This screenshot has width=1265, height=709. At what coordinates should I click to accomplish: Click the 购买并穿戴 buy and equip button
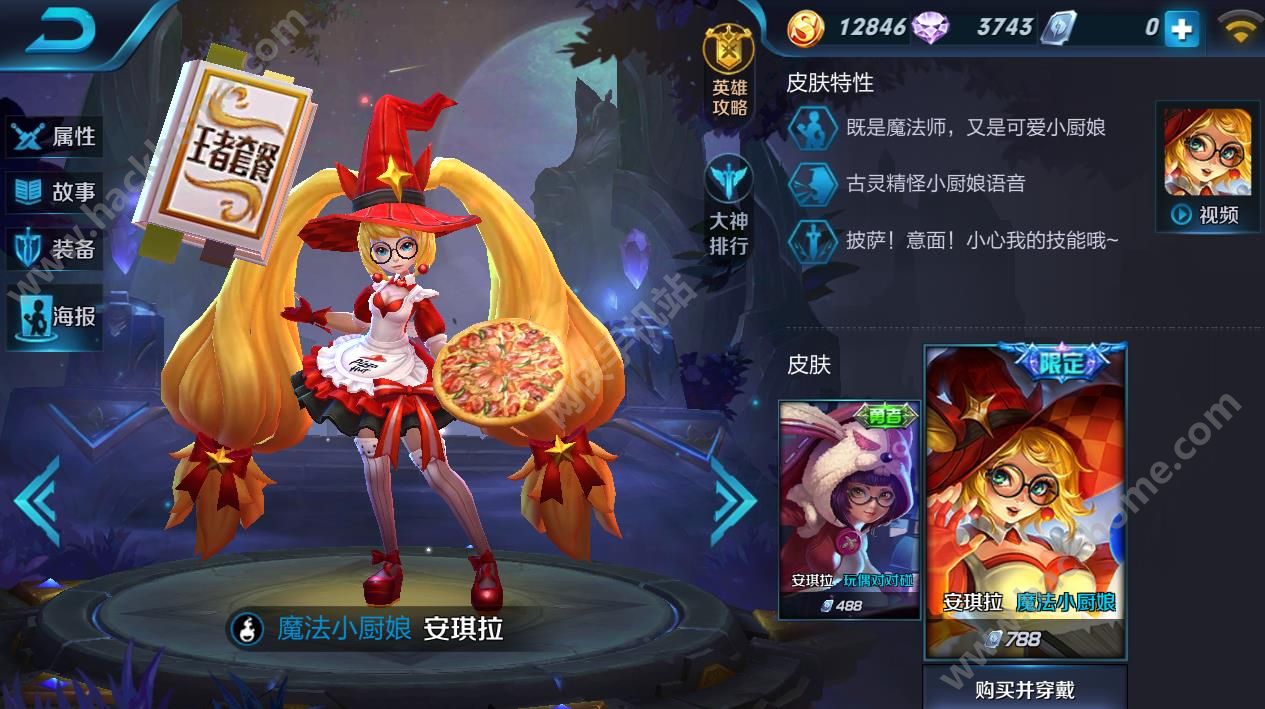1025,689
